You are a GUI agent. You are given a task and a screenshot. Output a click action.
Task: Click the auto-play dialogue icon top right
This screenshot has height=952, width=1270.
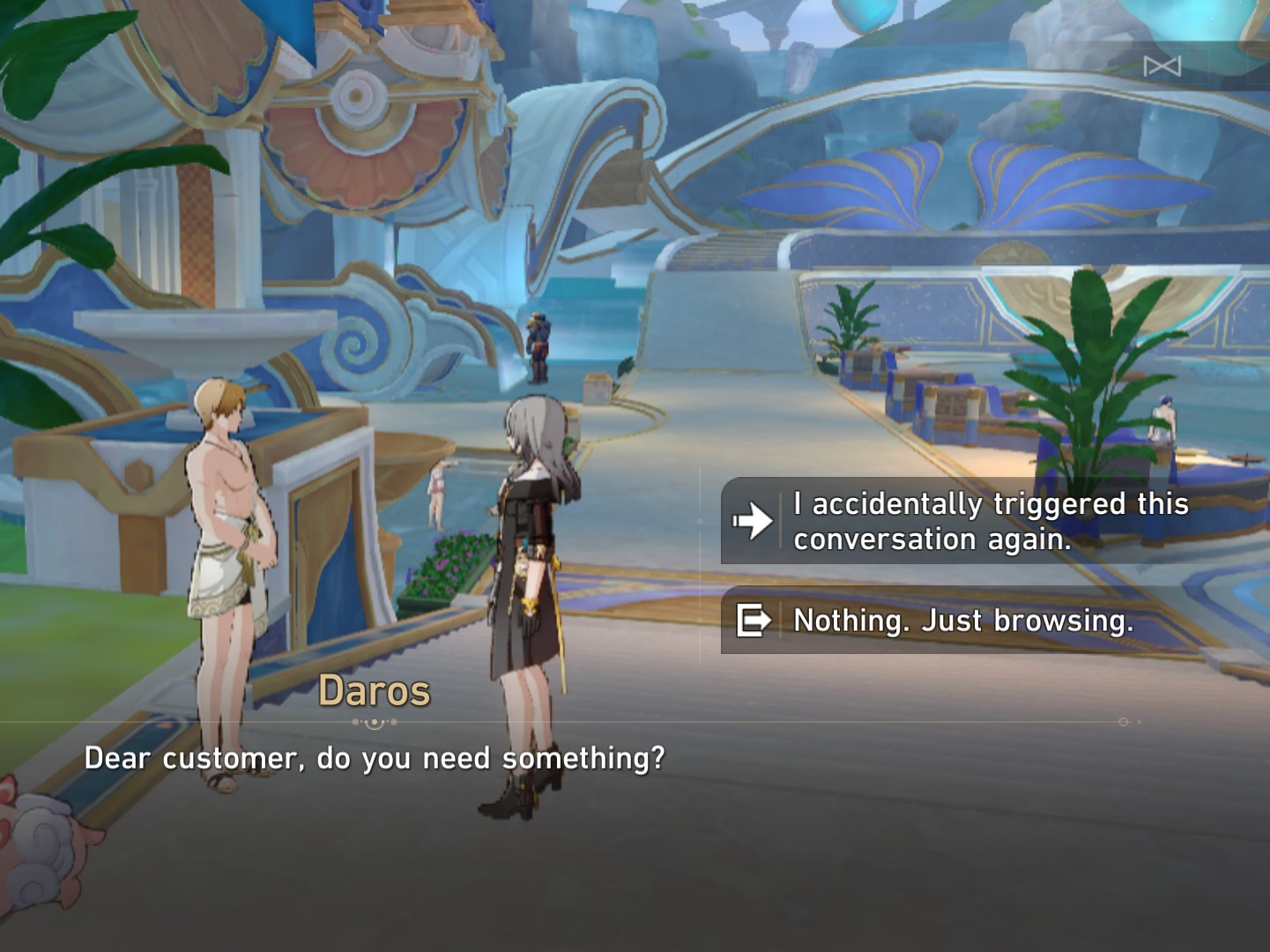(x=1162, y=66)
